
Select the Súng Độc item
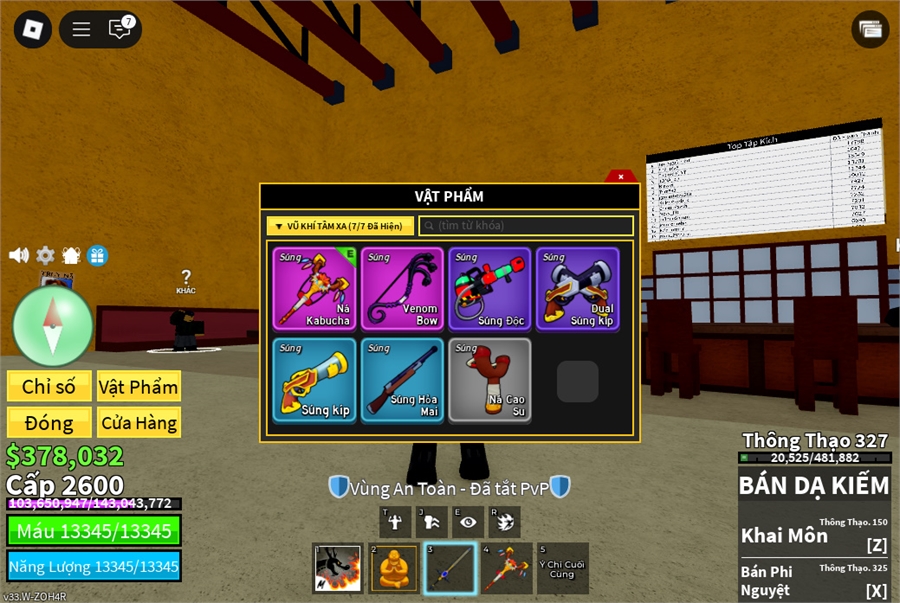tap(489, 288)
